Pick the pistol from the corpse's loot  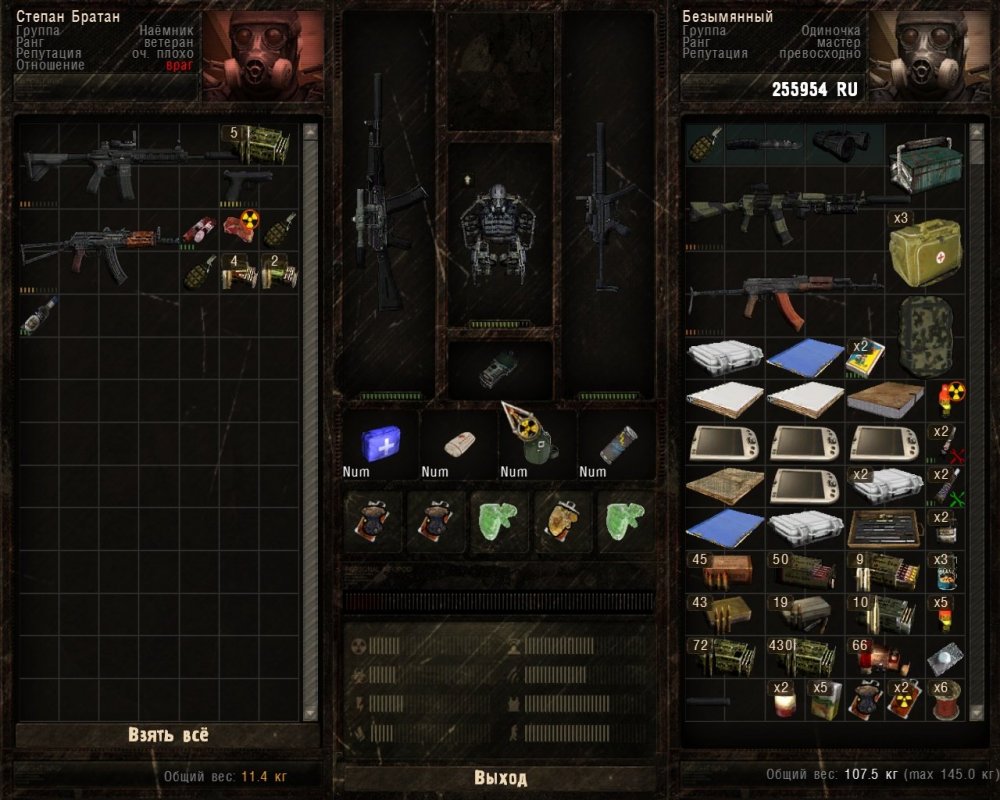[x=247, y=184]
